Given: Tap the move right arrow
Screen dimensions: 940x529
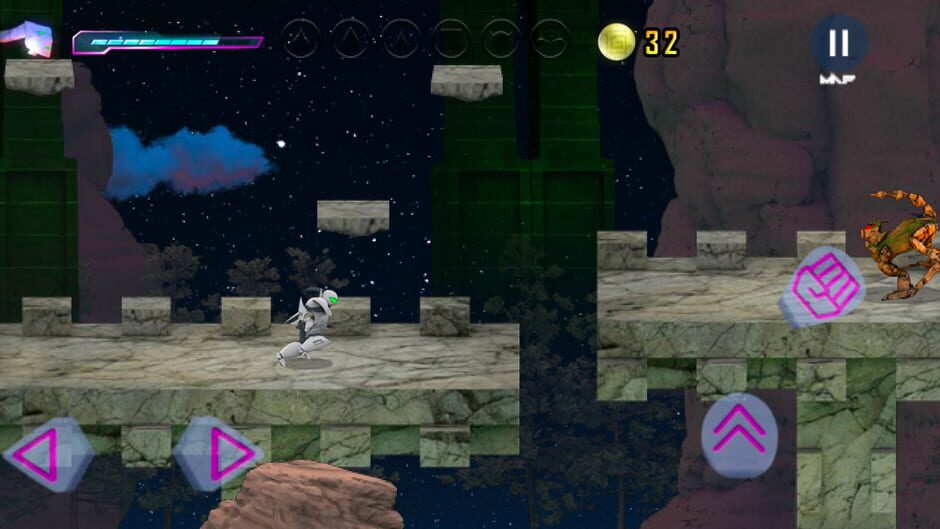Looking at the screenshot, I should coord(218,455).
